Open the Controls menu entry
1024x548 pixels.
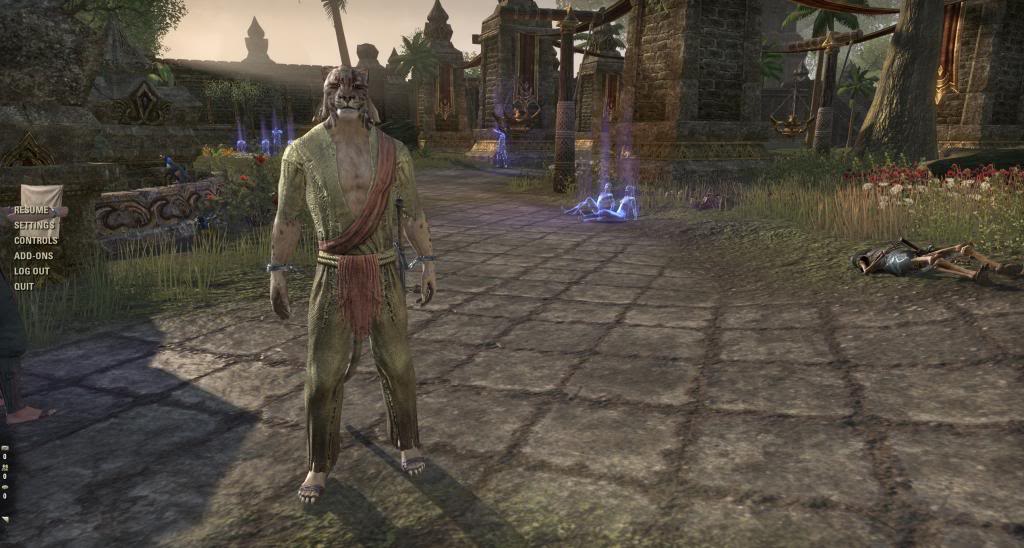pyautogui.click(x=35, y=240)
